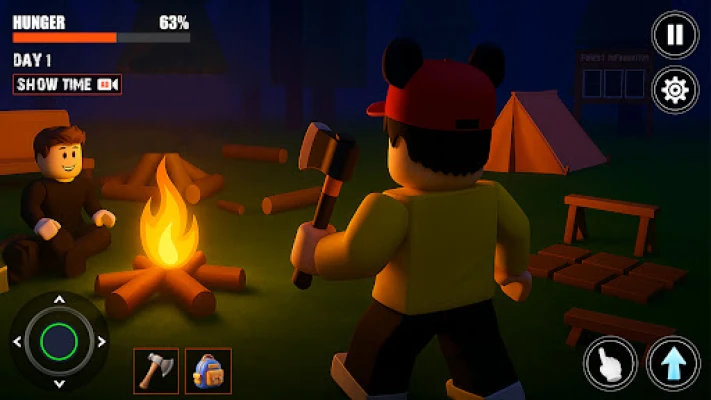711x400 pixels.
Task: Tap the blue arrow jump button
Action: 673,362
